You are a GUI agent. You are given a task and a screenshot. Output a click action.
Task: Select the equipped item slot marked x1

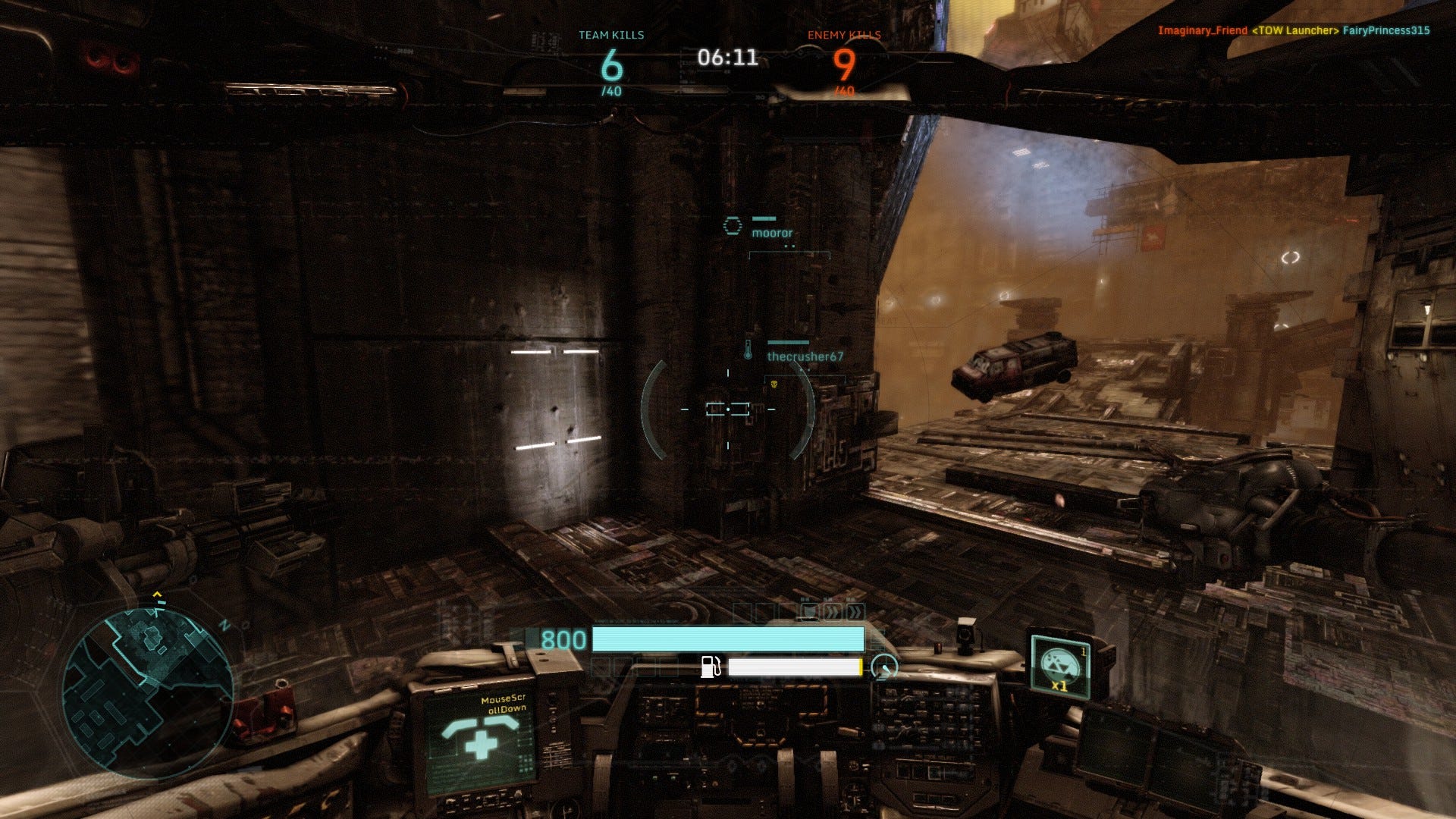[x=1060, y=667]
